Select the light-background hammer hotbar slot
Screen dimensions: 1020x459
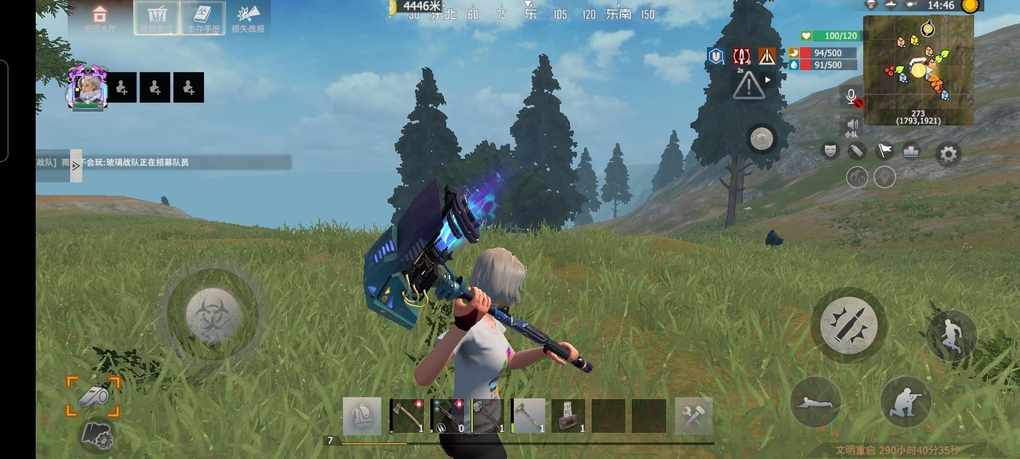[528, 416]
